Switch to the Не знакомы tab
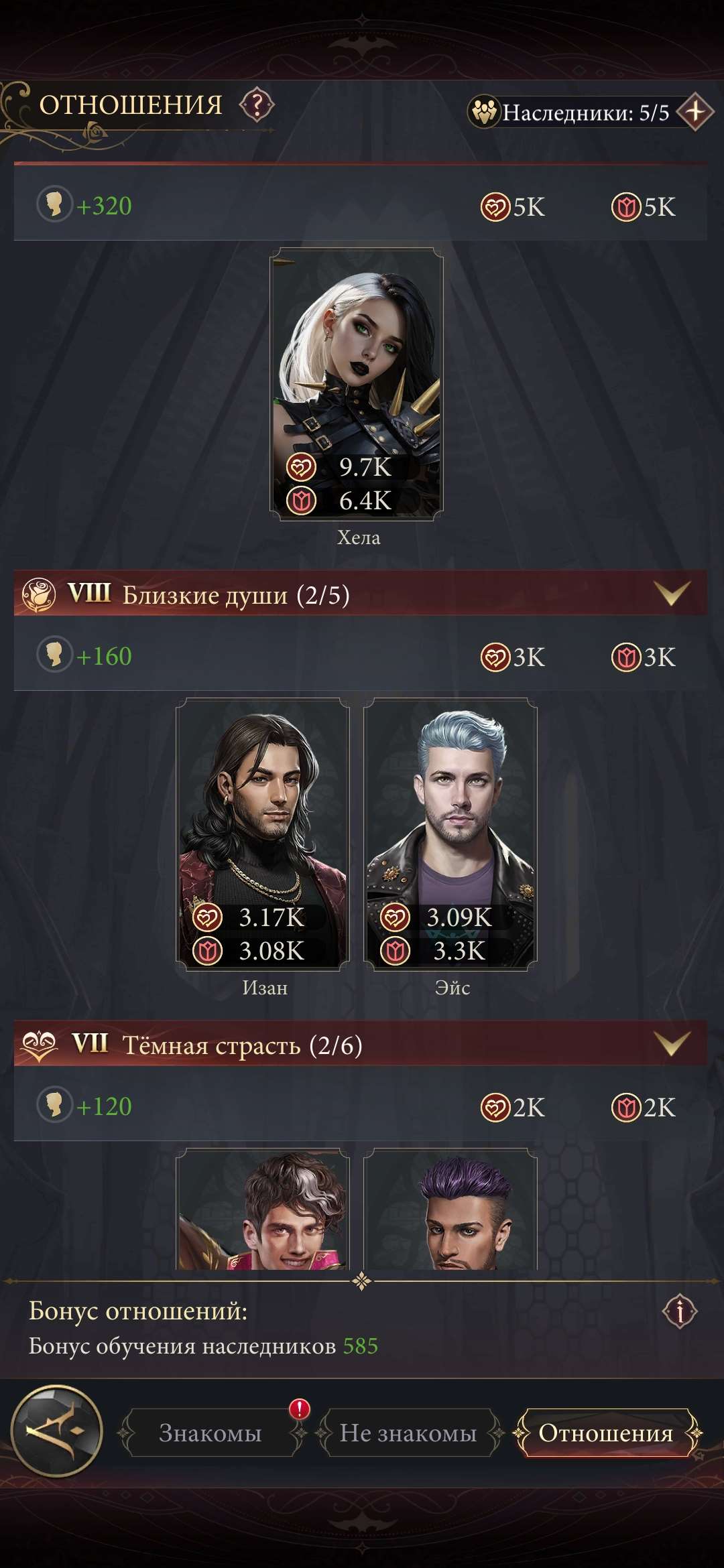Image resolution: width=724 pixels, height=1568 pixels. point(408,1433)
